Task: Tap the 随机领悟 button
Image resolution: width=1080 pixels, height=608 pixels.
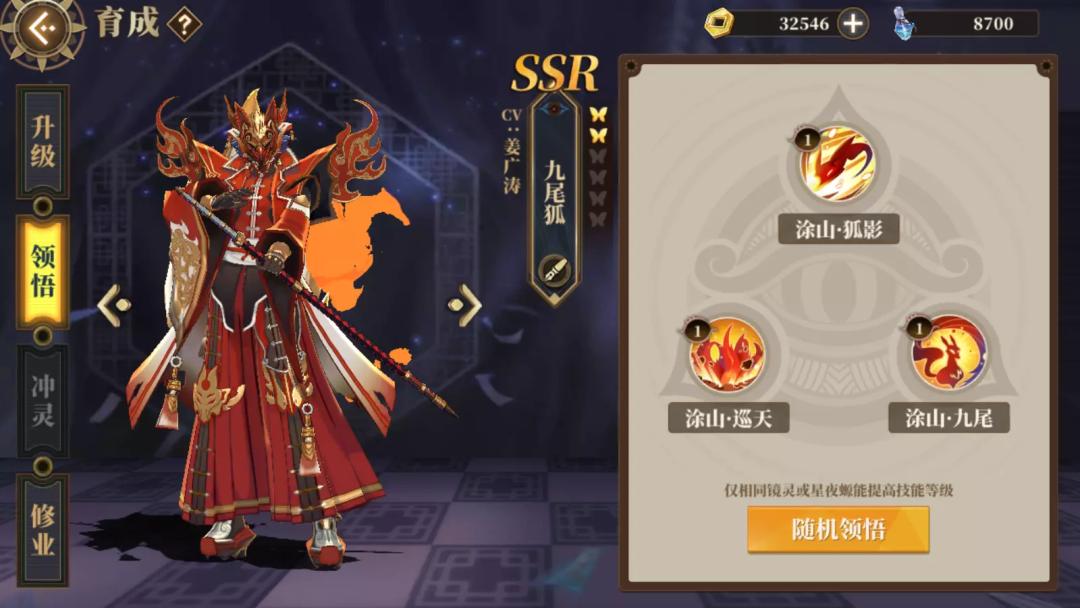Action: pos(838,529)
